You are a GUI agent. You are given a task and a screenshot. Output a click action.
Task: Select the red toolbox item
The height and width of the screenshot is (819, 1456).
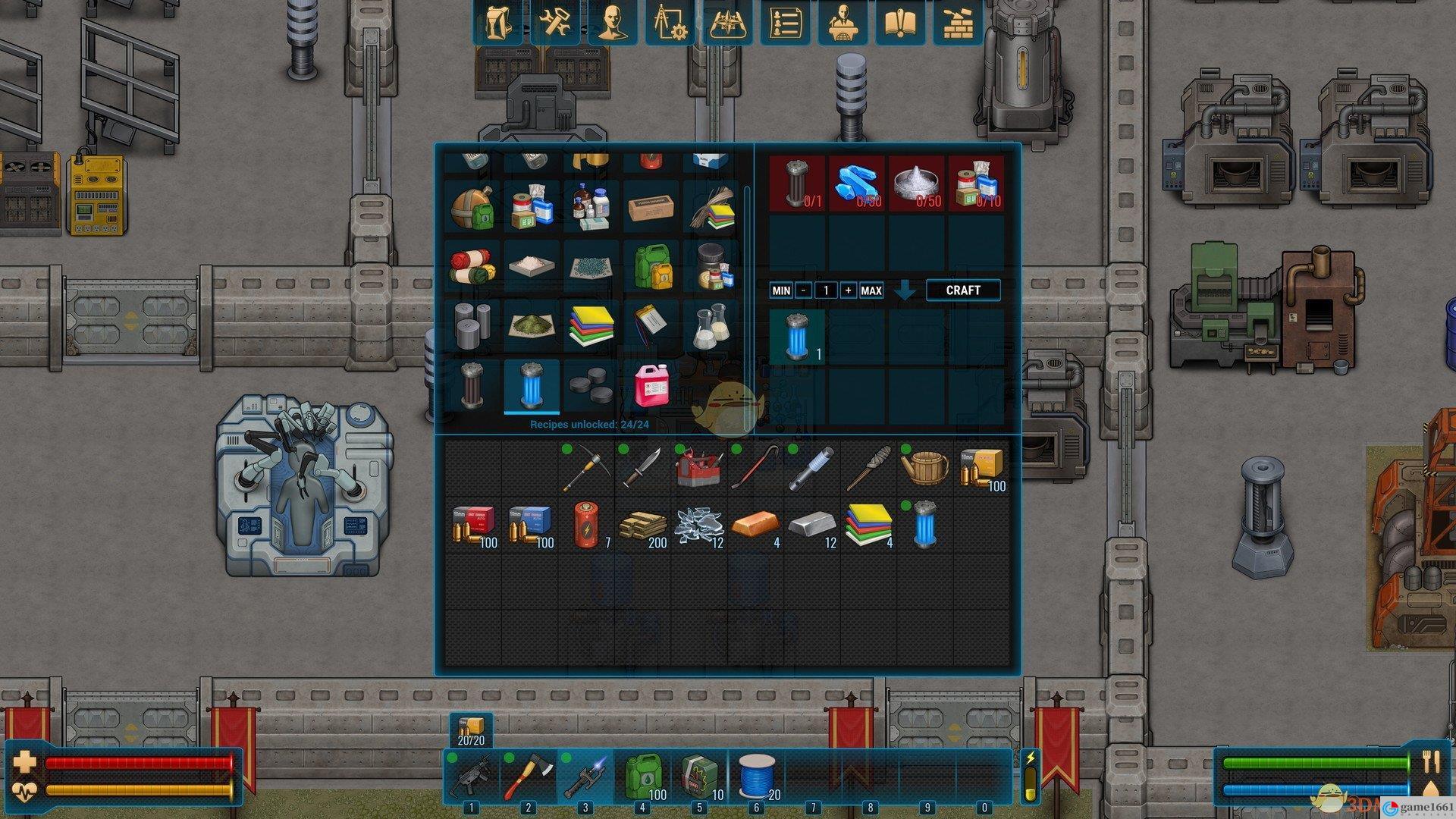pos(699,468)
